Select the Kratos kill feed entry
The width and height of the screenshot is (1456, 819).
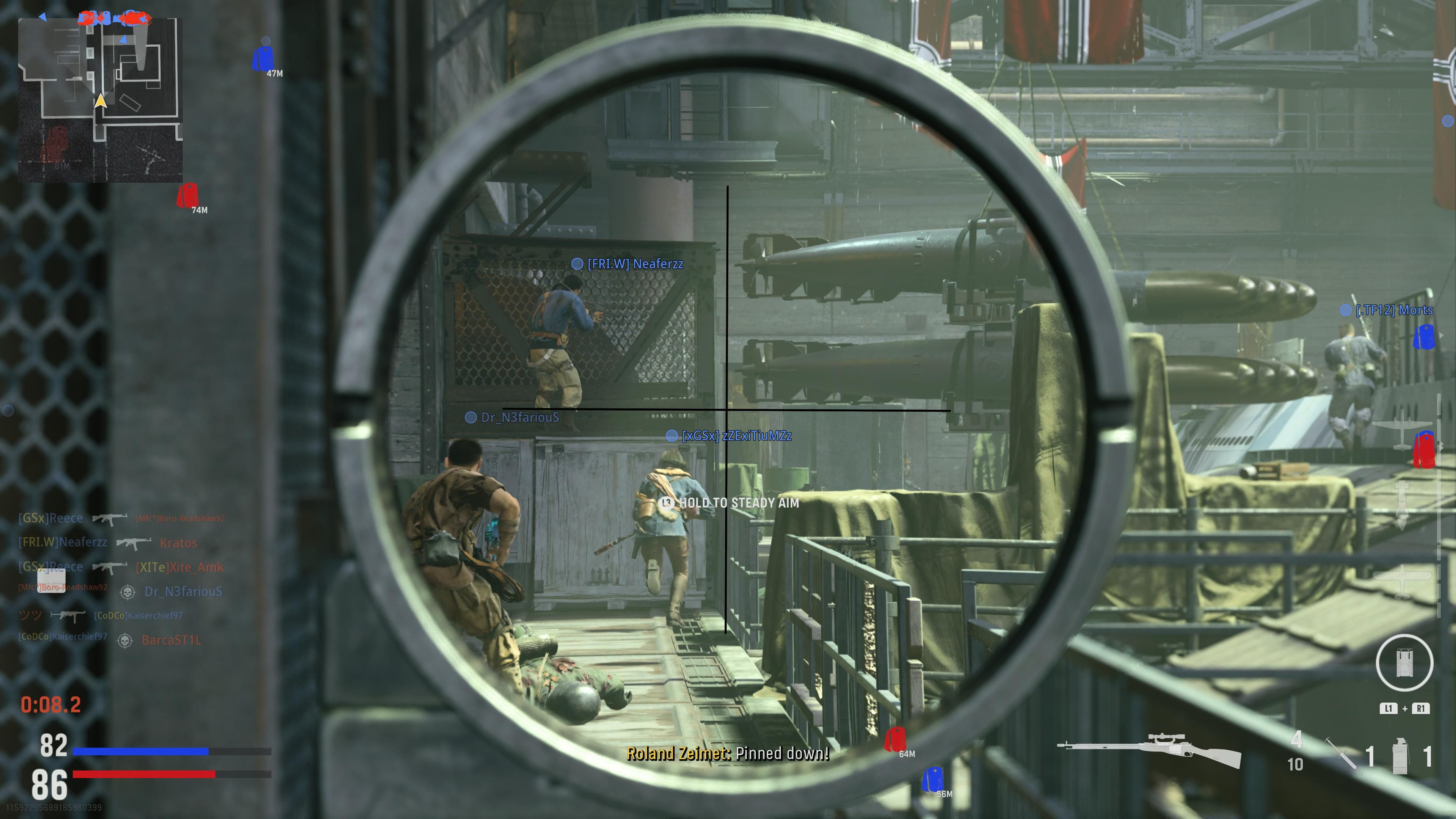tap(178, 543)
